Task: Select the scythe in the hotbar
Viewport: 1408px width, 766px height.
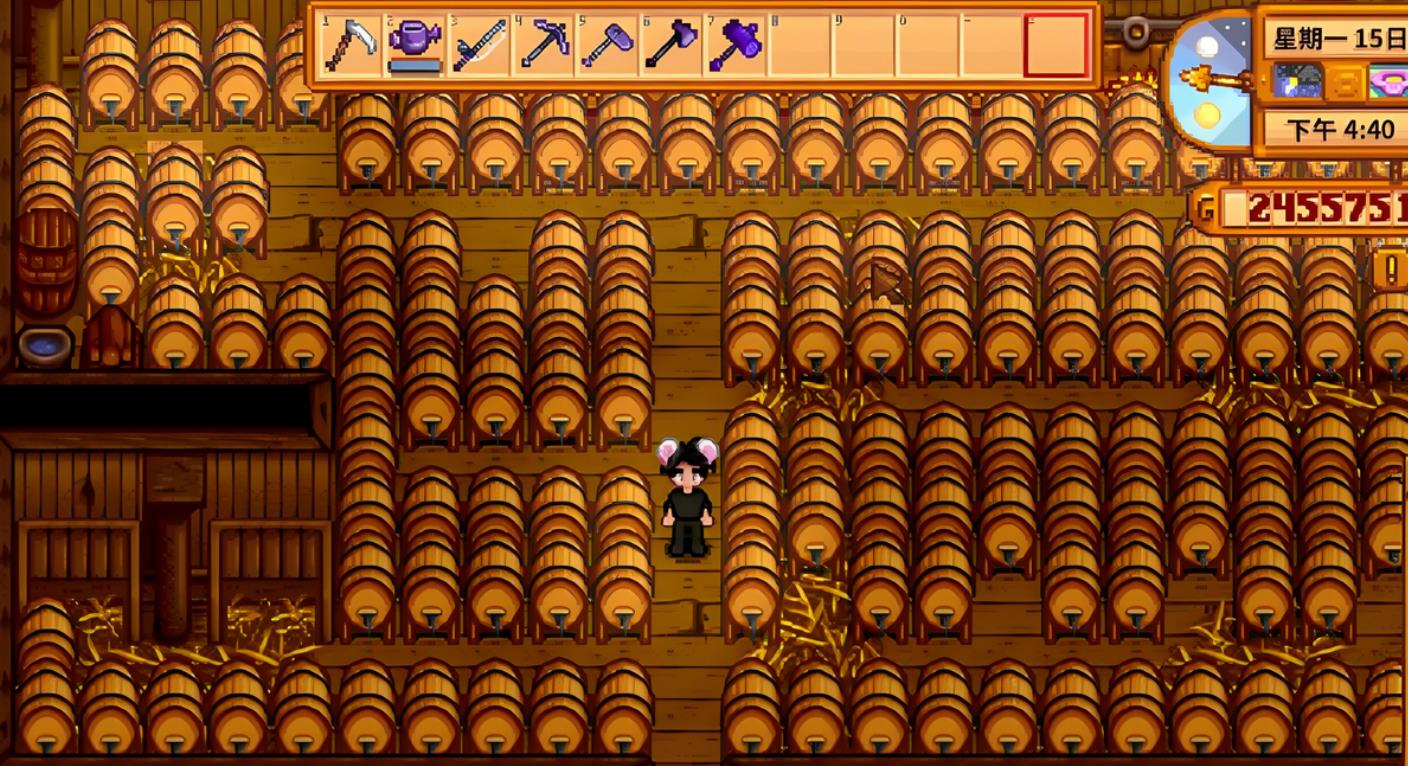Action: [x=351, y=45]
